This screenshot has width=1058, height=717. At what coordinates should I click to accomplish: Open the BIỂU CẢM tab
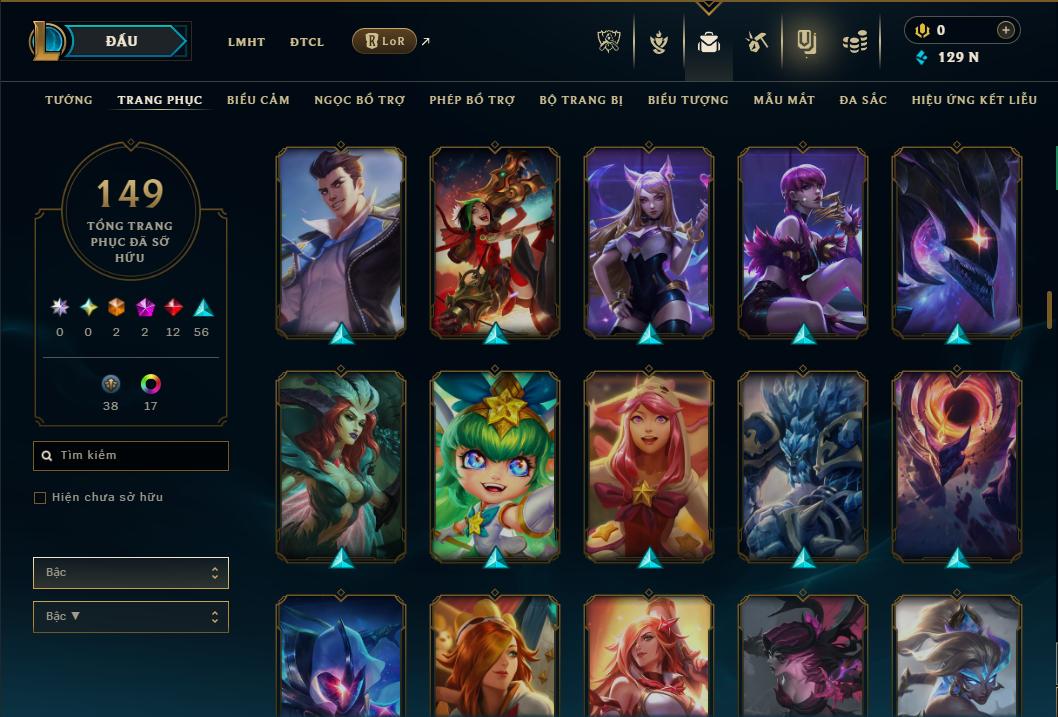(x=258, y=100)
